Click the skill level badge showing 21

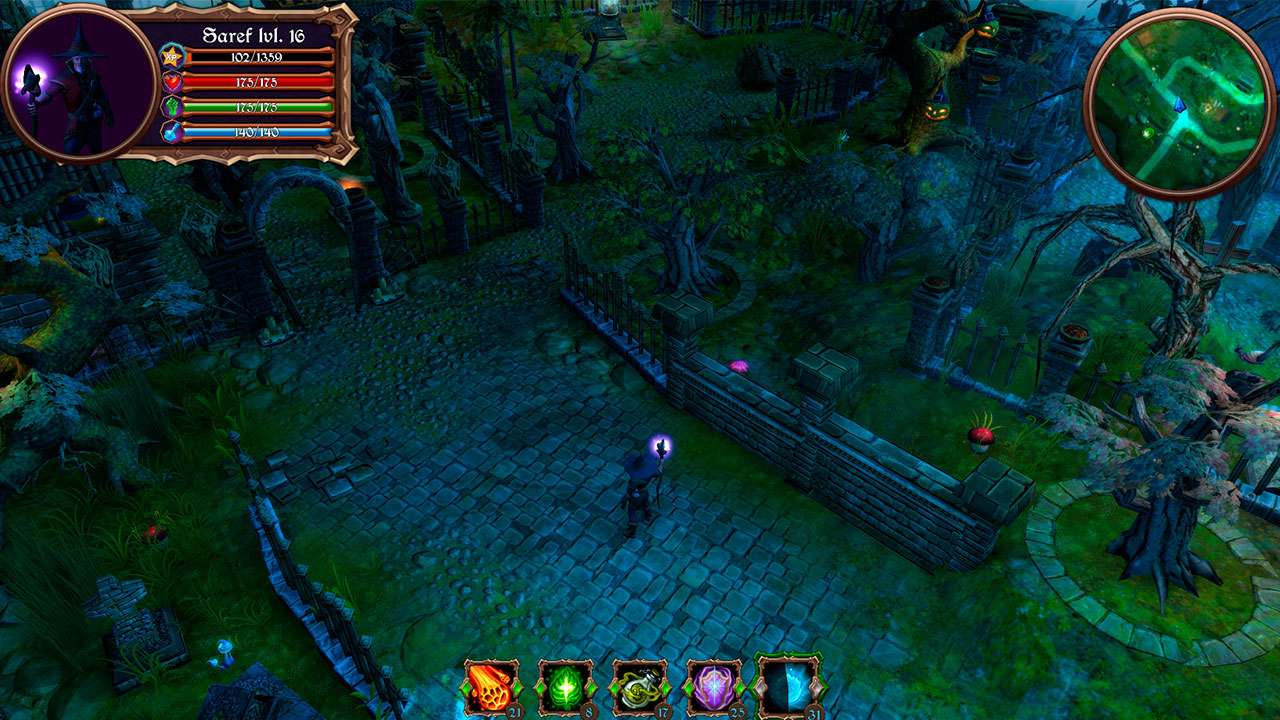(514, 711)
